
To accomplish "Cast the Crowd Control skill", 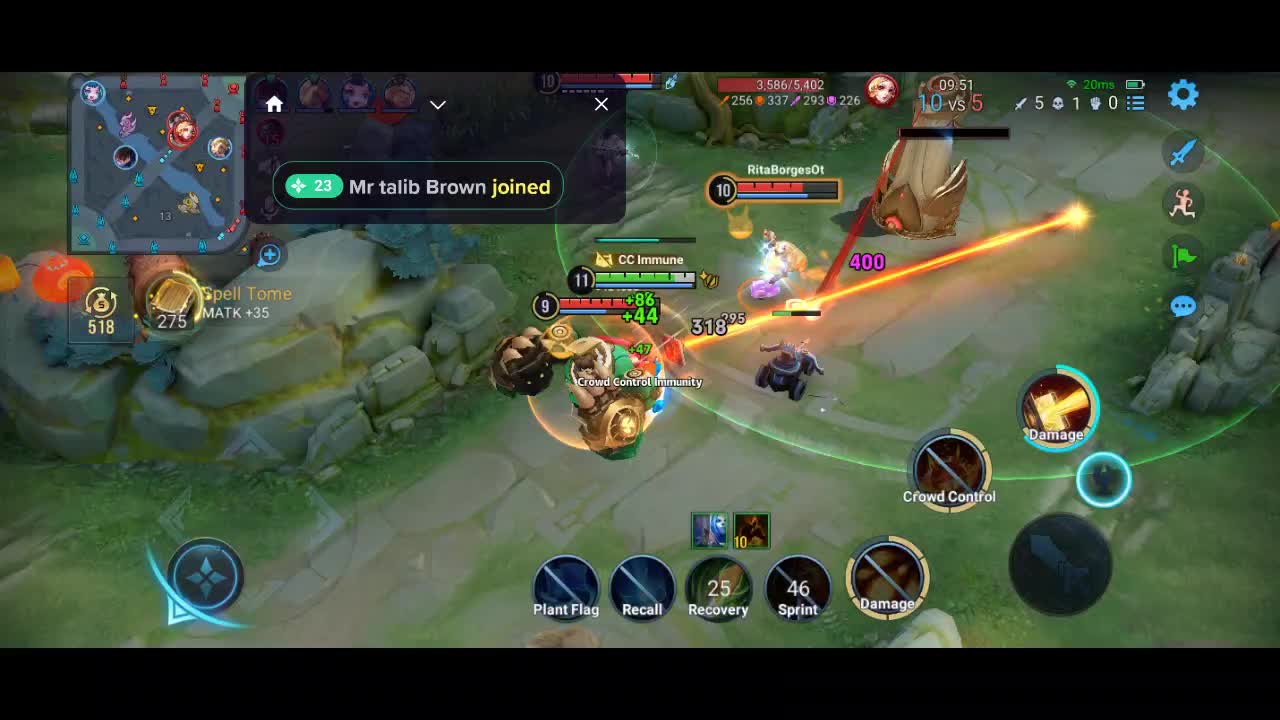I will pyautogui.click(x=949, y=468).
